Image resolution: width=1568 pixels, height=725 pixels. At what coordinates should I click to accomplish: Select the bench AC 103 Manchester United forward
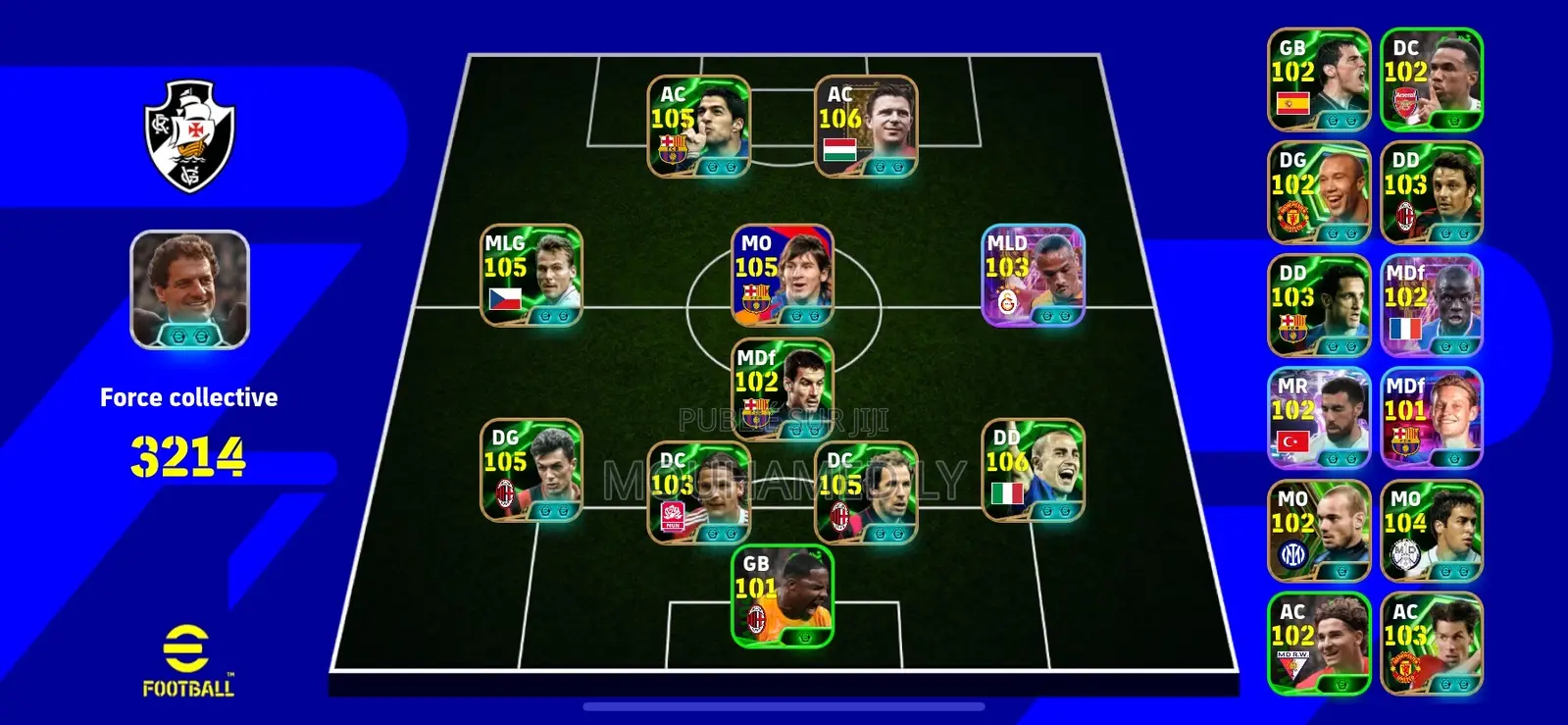(x=1431, y=643)
